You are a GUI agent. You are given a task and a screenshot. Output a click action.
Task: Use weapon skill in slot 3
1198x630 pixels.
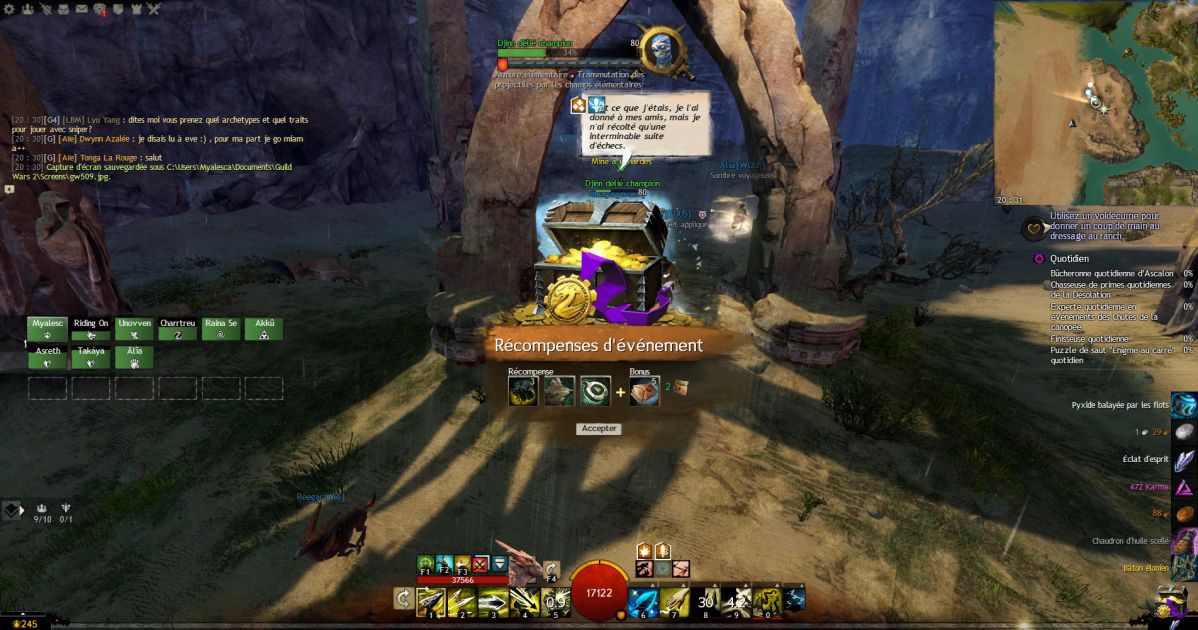pyautogui.click(x=493, y=600)
